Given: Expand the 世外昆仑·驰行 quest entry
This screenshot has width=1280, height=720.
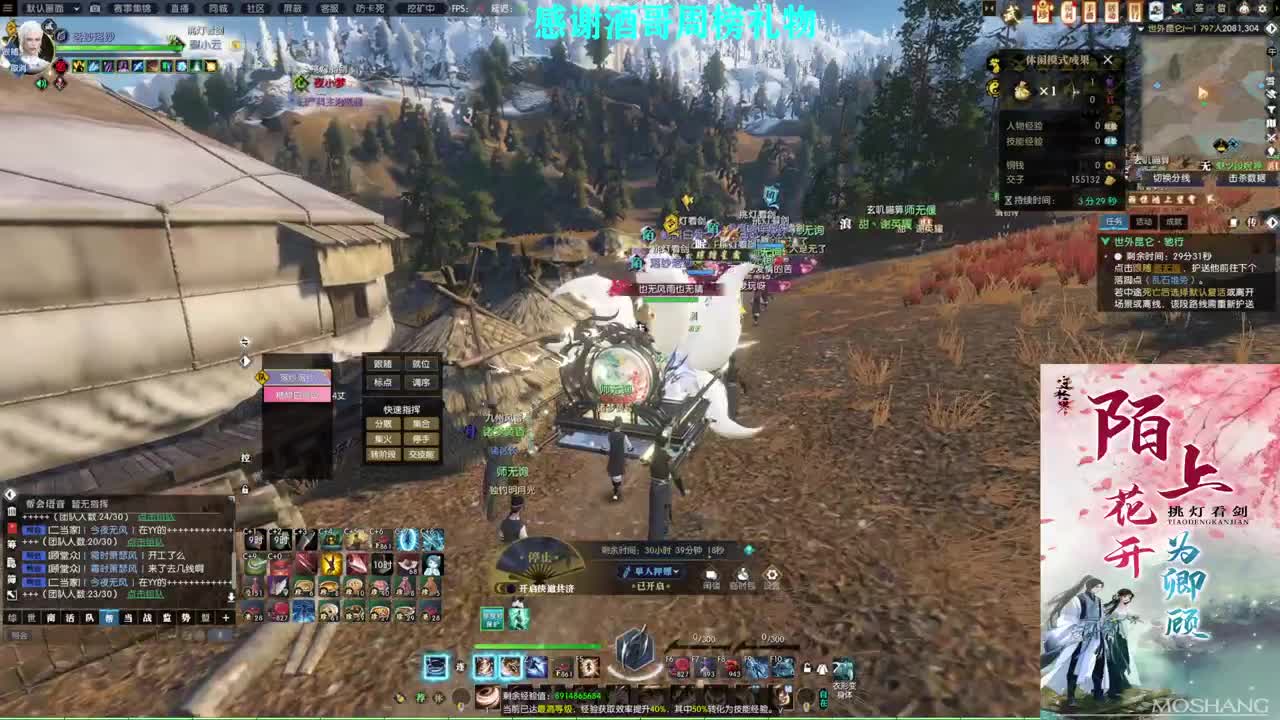Looking at the screenshot, I should 1107,241.
